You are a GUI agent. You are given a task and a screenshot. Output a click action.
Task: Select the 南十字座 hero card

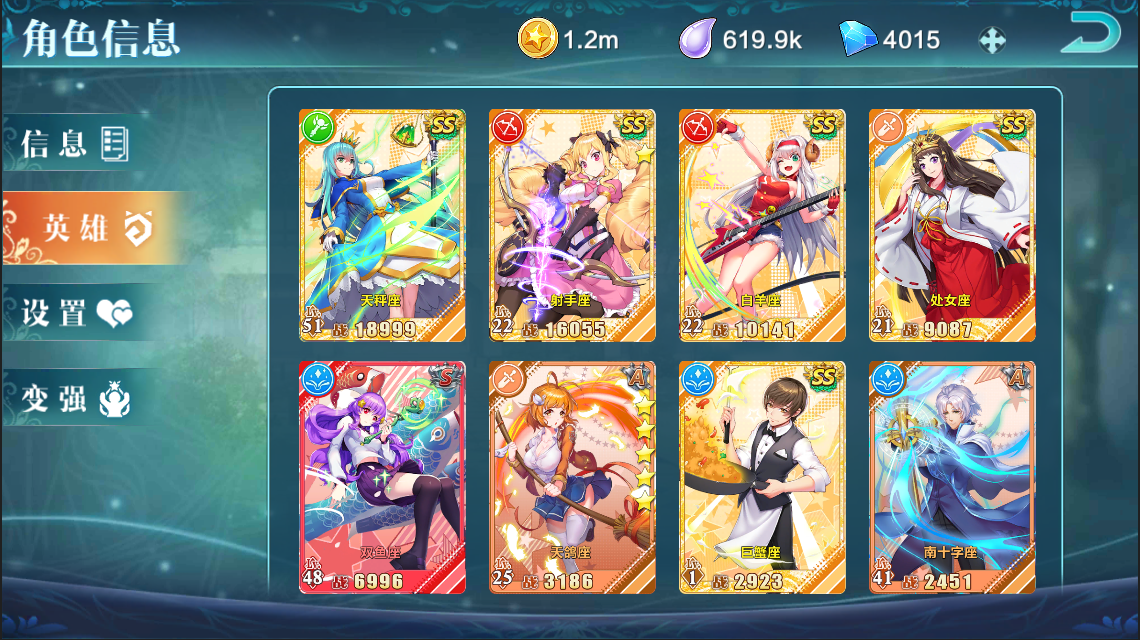pos(952,478)
